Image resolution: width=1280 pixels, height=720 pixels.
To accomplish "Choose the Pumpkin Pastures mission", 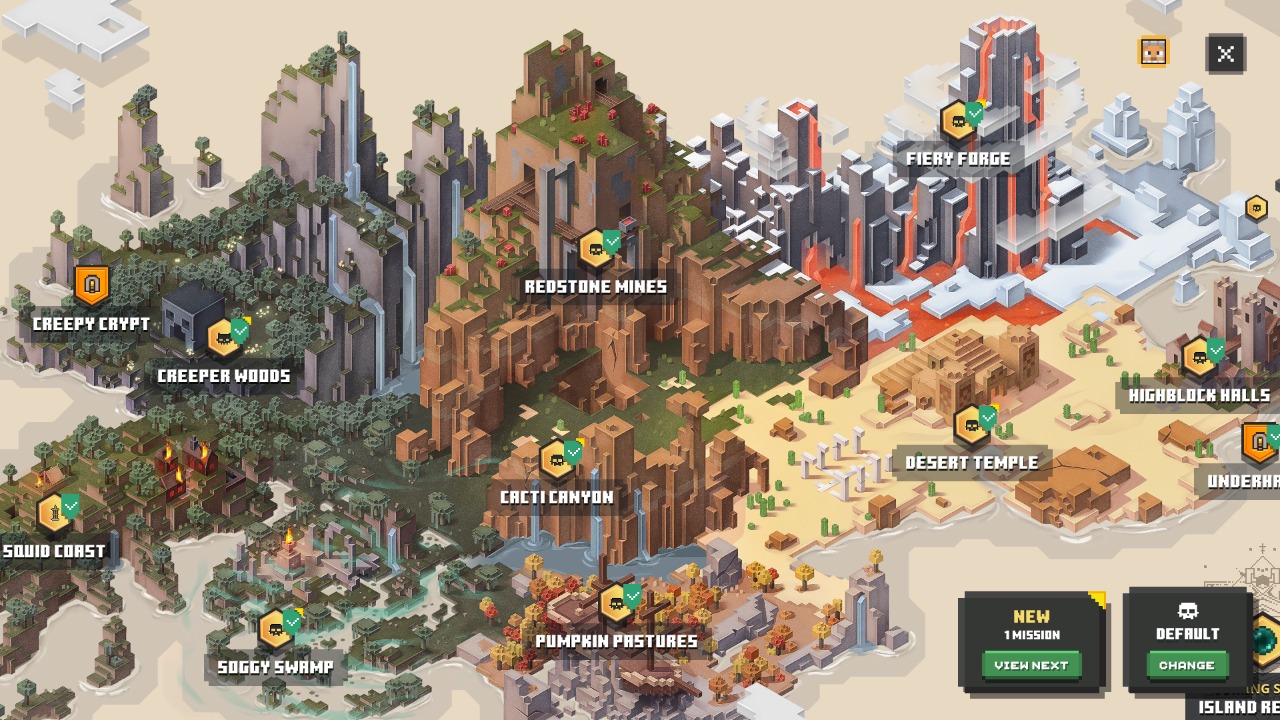I will point(617,603).
